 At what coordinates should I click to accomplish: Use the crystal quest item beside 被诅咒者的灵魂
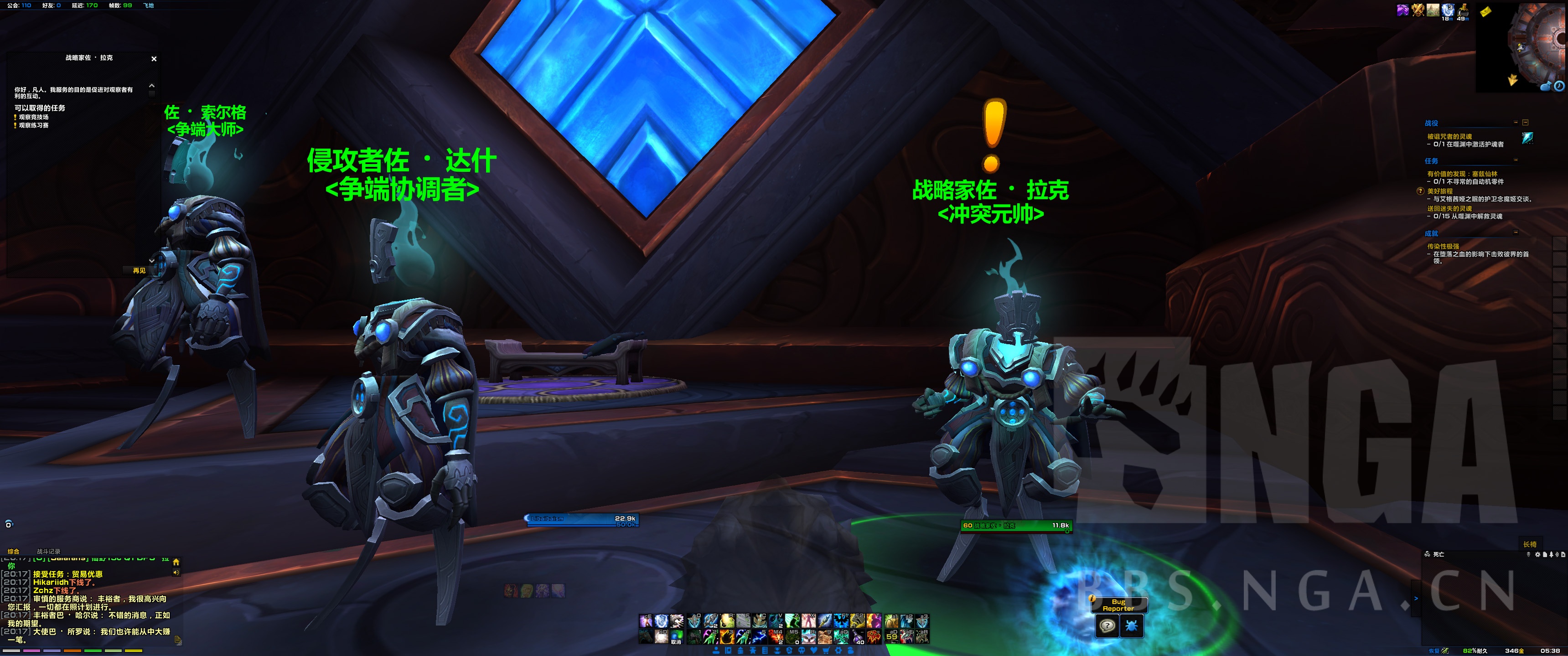(1527, 139)
